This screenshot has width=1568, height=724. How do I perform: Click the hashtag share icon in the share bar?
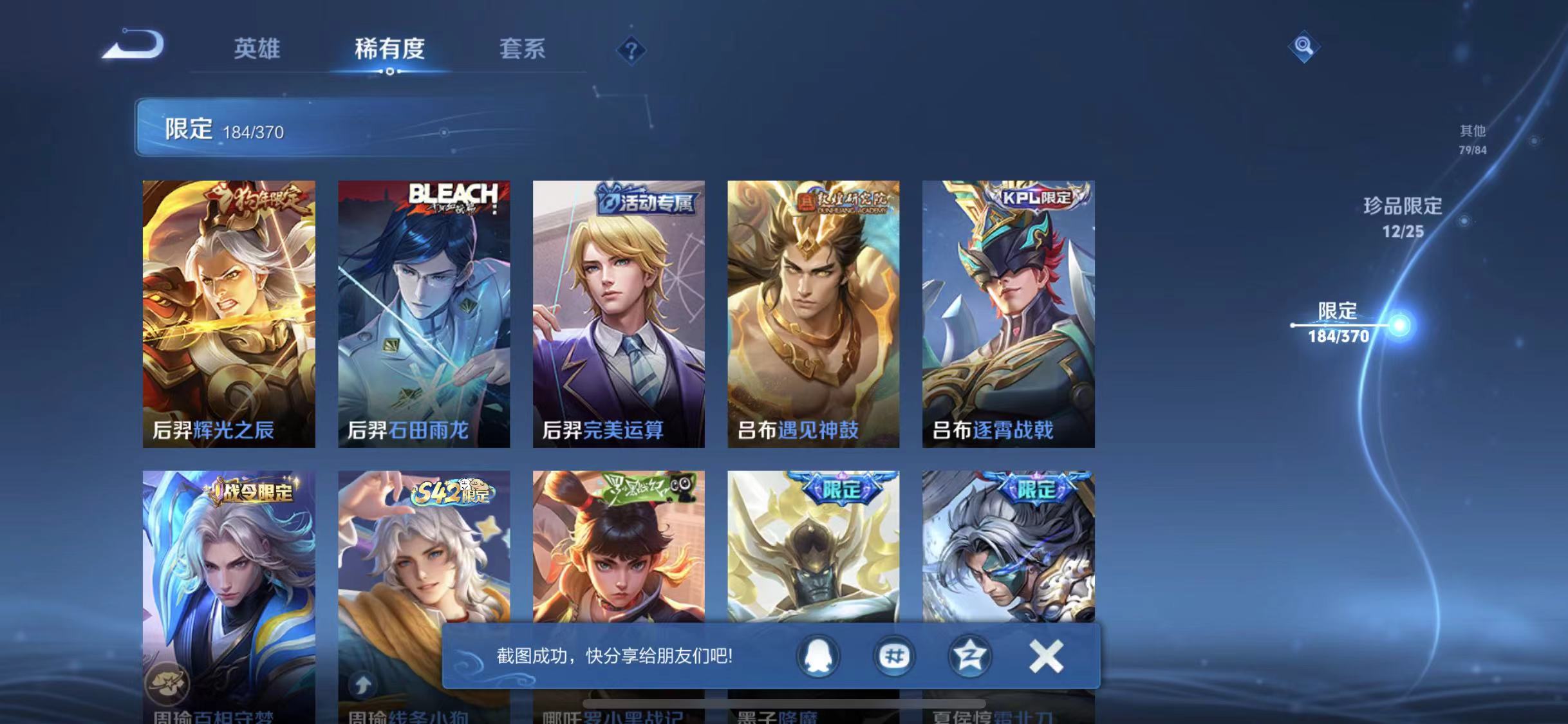click(895, 657)
